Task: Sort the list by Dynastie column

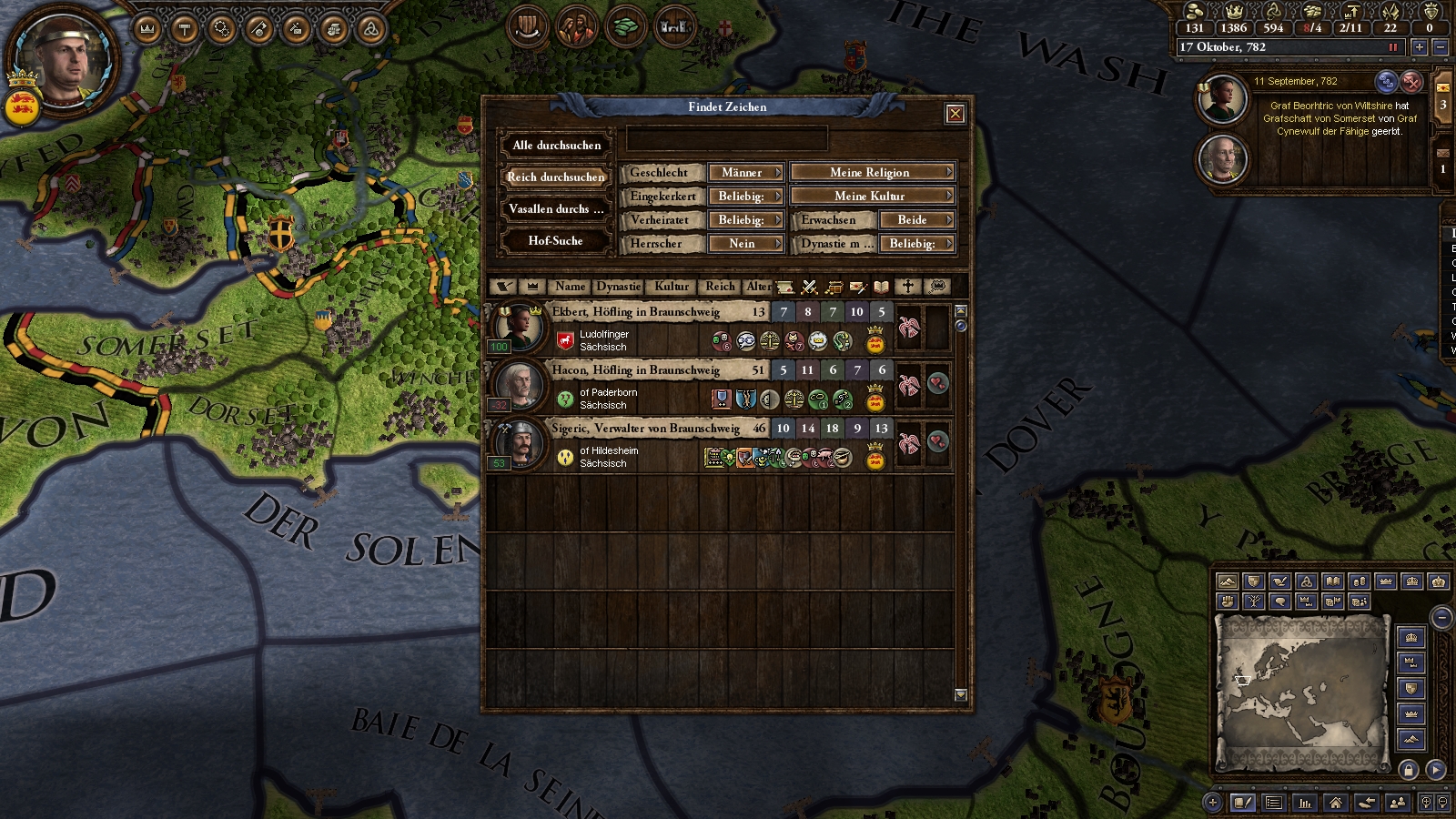Action: [619, 287]
